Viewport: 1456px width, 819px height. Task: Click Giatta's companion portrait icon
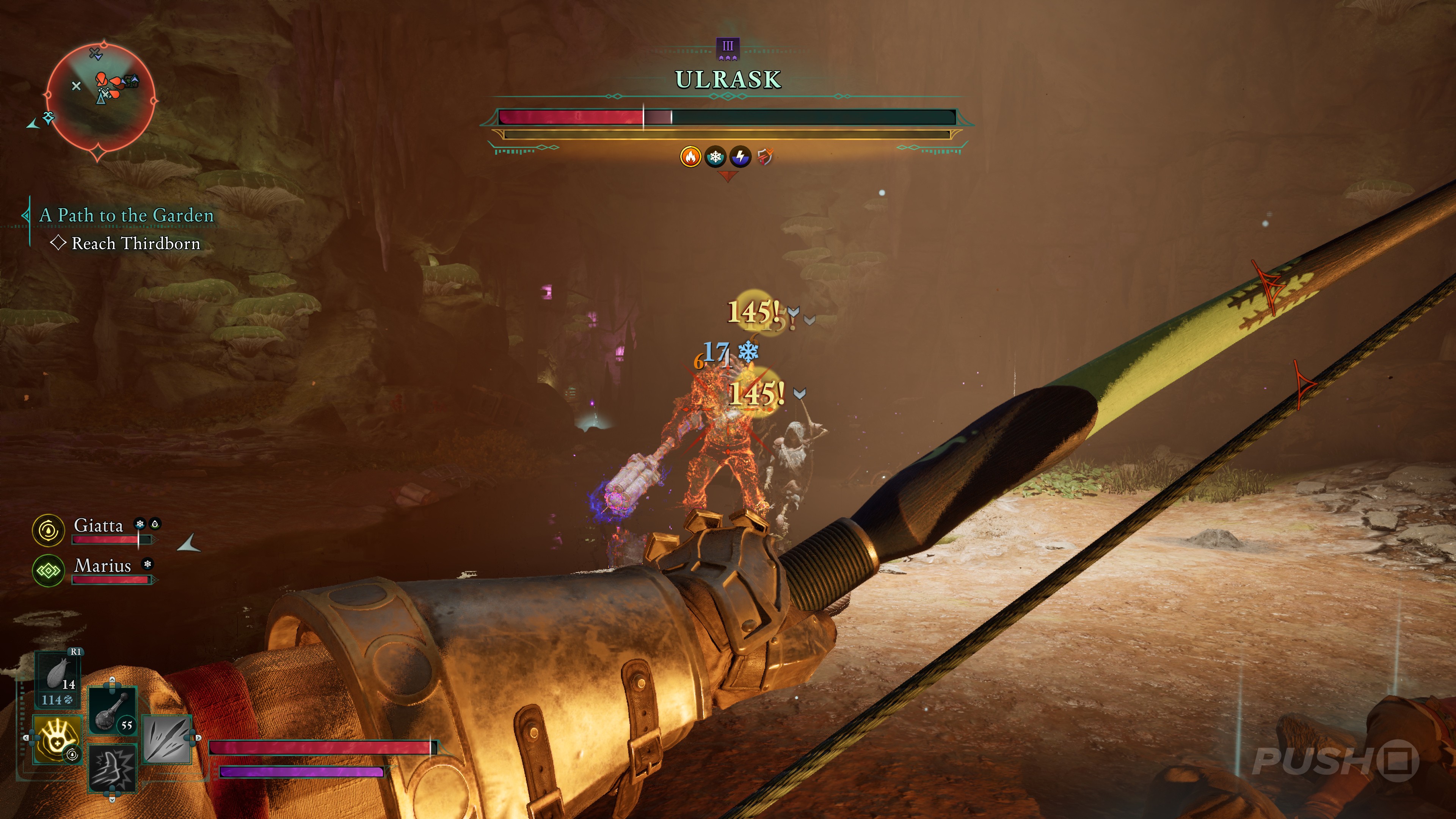coord(49,530)
